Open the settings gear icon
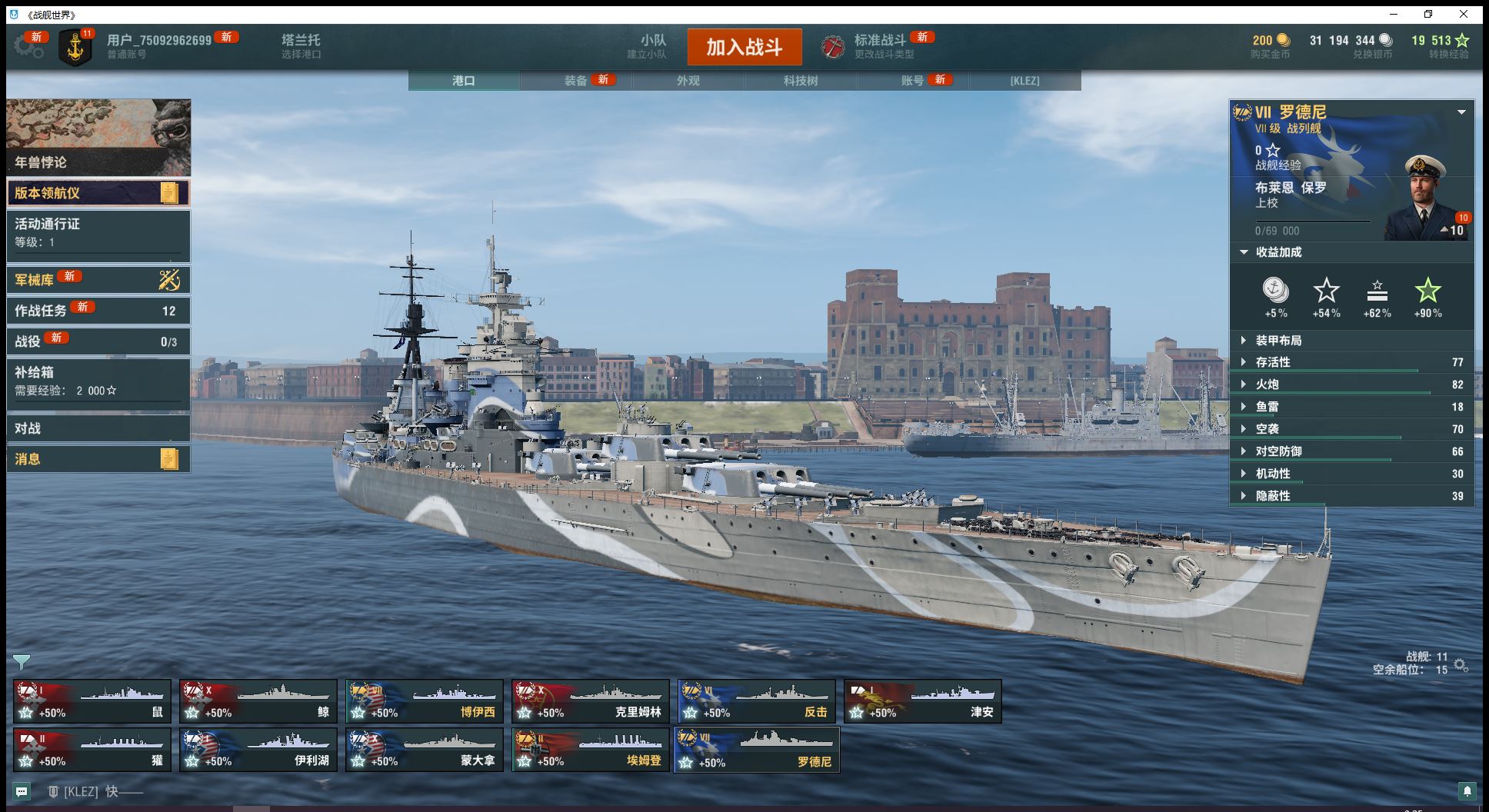This screenshot has height=812, width=1489. point(28,46)
